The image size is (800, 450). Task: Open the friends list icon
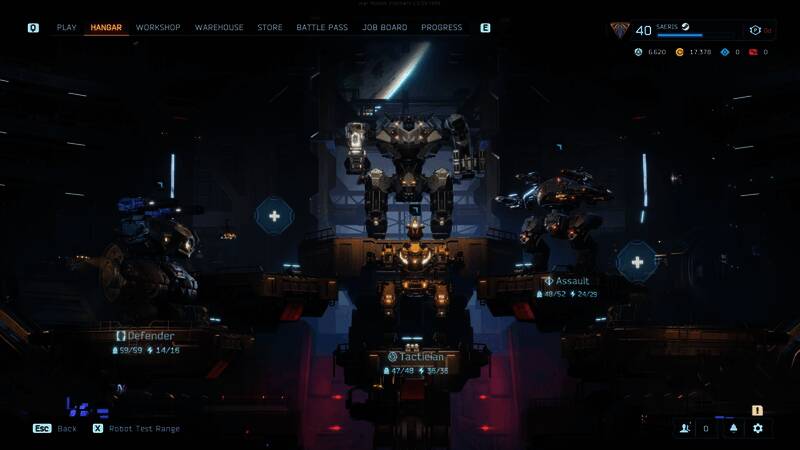[x=686, y=428]
